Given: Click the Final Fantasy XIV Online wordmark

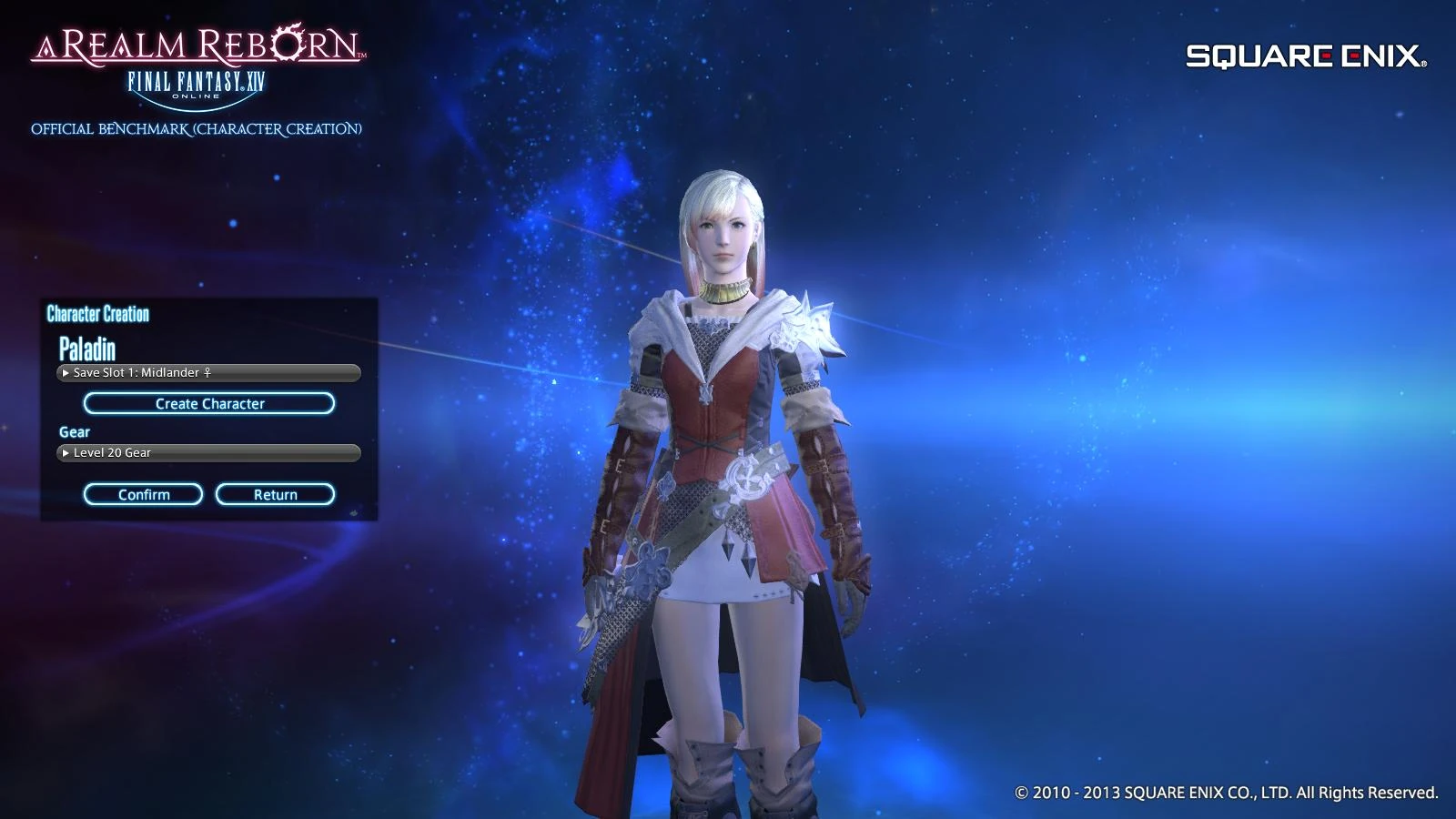Looking at the screenshot, I should pos(196,79).
